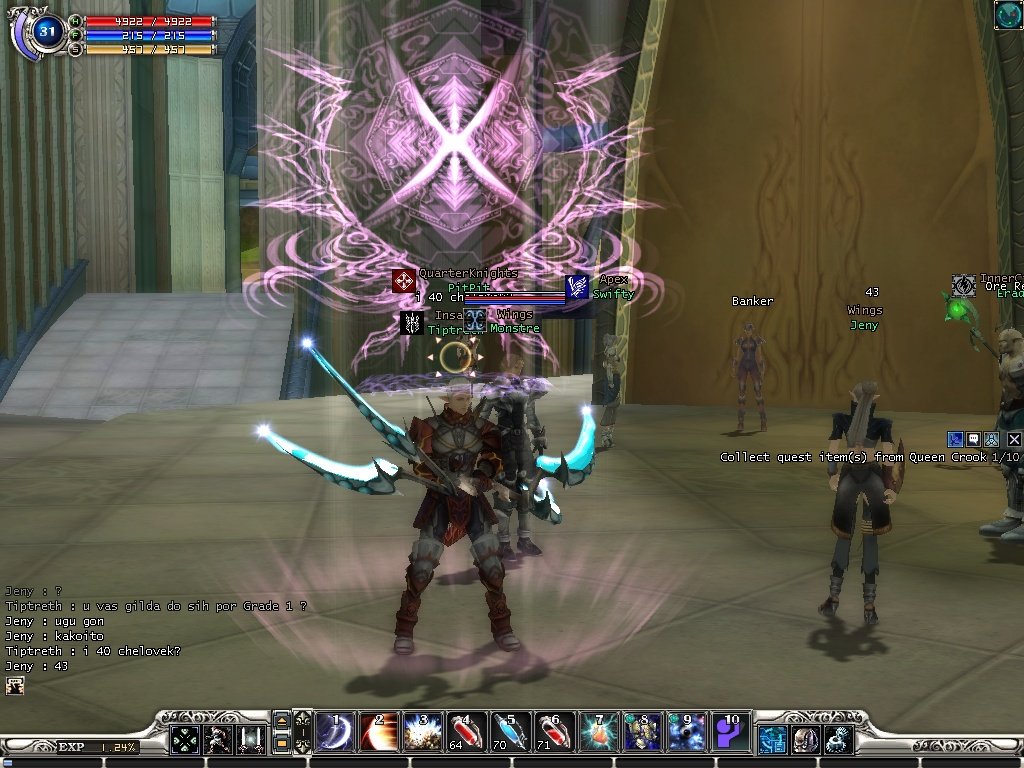Close the quest tracker with the X
Screen dimensions: 1024x768
(x=1014, y=439)
